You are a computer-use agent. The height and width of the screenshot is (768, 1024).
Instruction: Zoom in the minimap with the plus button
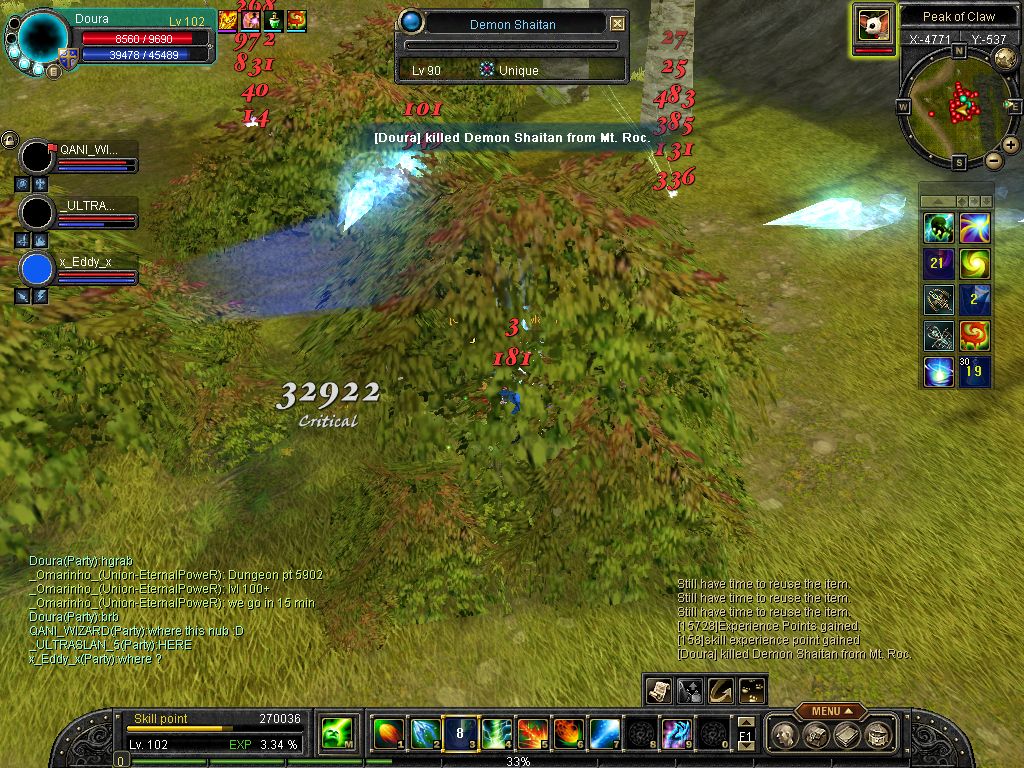tap(1011, 145)
